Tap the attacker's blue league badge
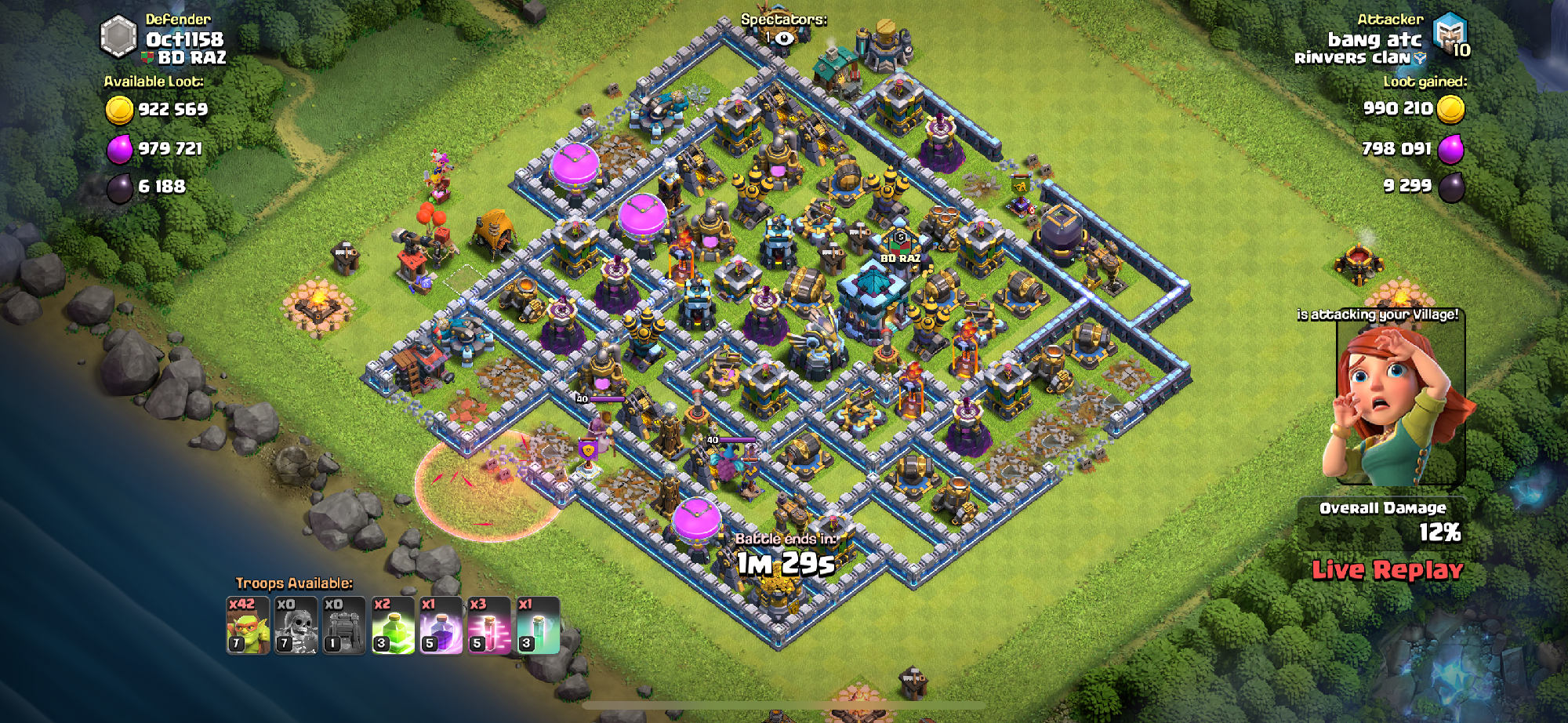1568x723 pixels. [1449, 34]
